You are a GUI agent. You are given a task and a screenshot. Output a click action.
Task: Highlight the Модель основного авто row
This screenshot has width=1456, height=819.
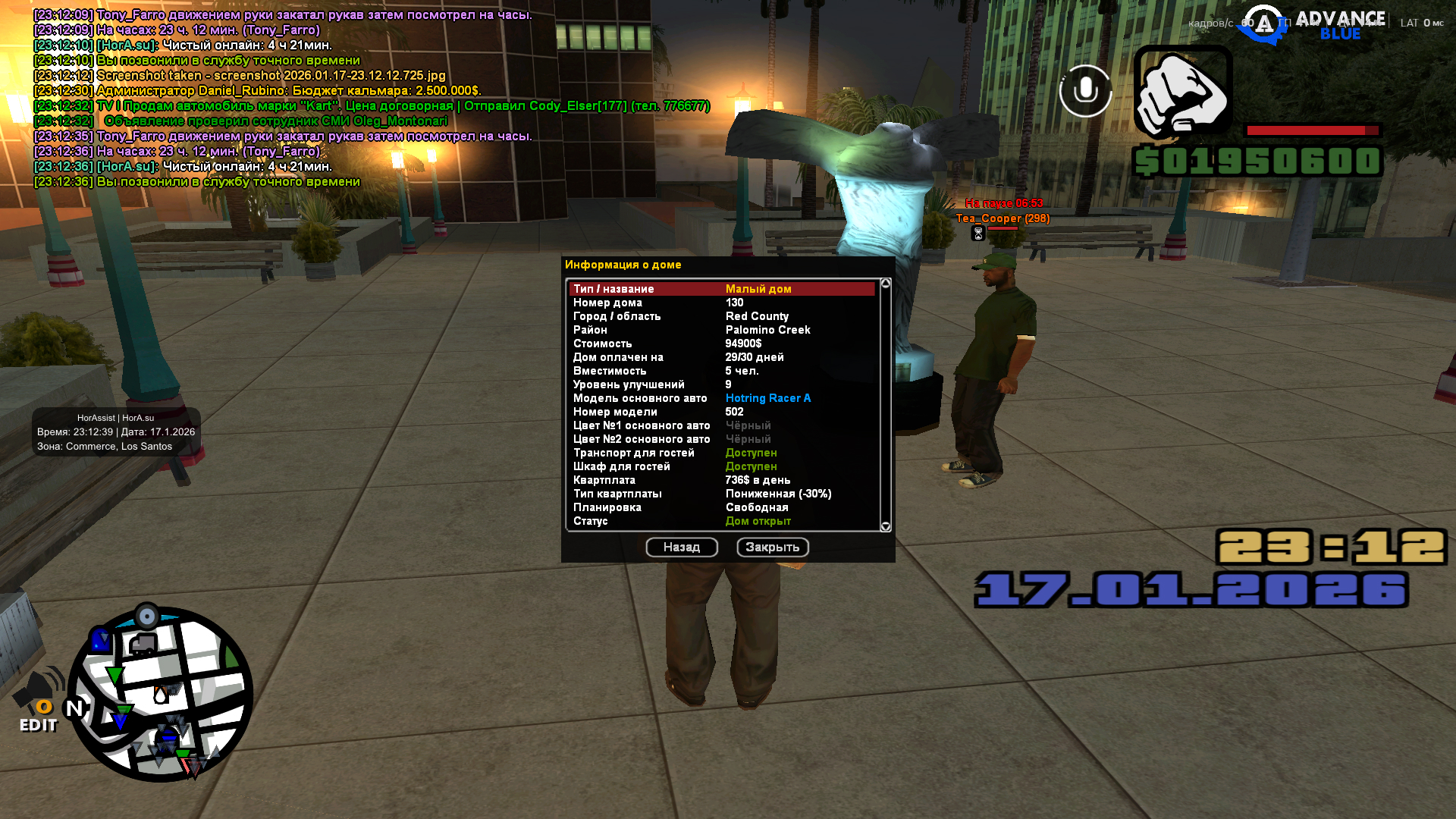(722, 398)
